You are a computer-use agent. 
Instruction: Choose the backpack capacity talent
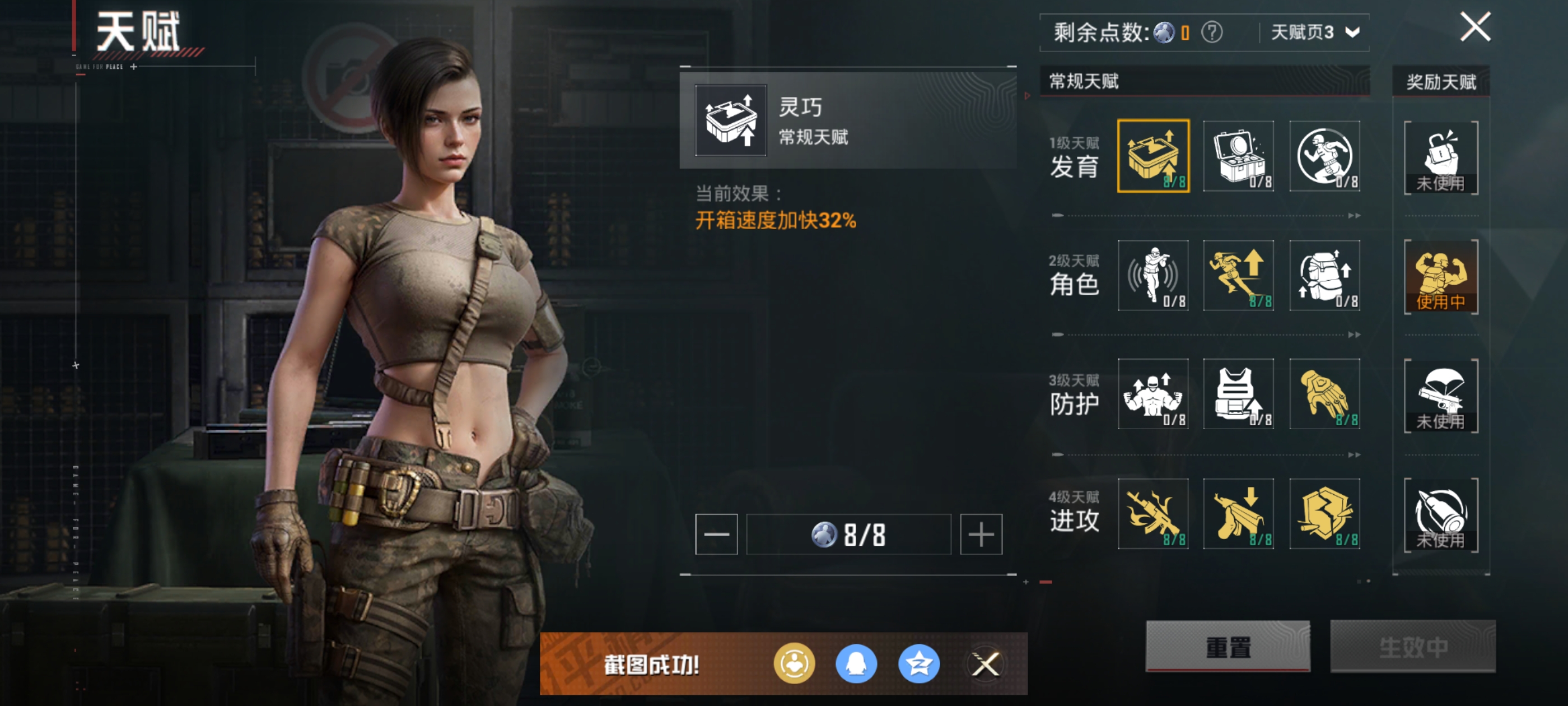pos(1324,275)
